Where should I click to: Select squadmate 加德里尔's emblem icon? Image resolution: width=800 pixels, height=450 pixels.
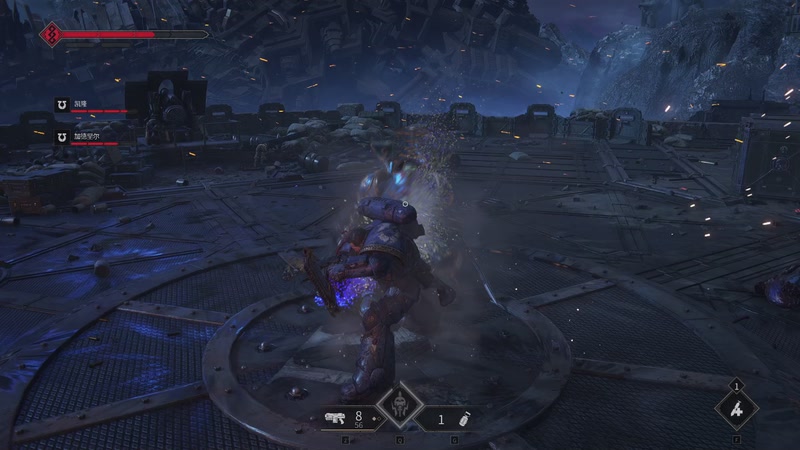61,136
